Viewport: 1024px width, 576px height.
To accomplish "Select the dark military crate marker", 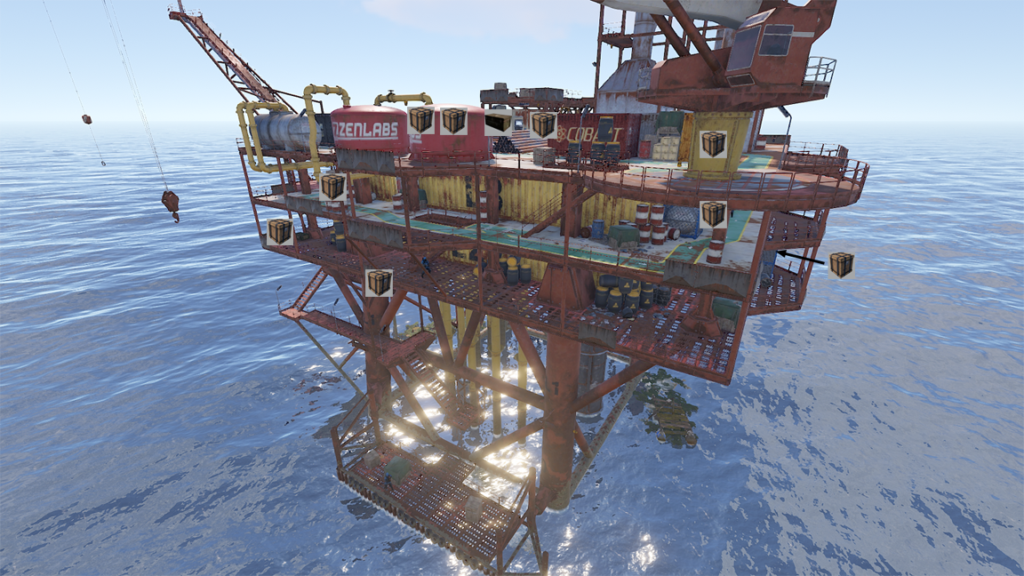I will 497,123.
